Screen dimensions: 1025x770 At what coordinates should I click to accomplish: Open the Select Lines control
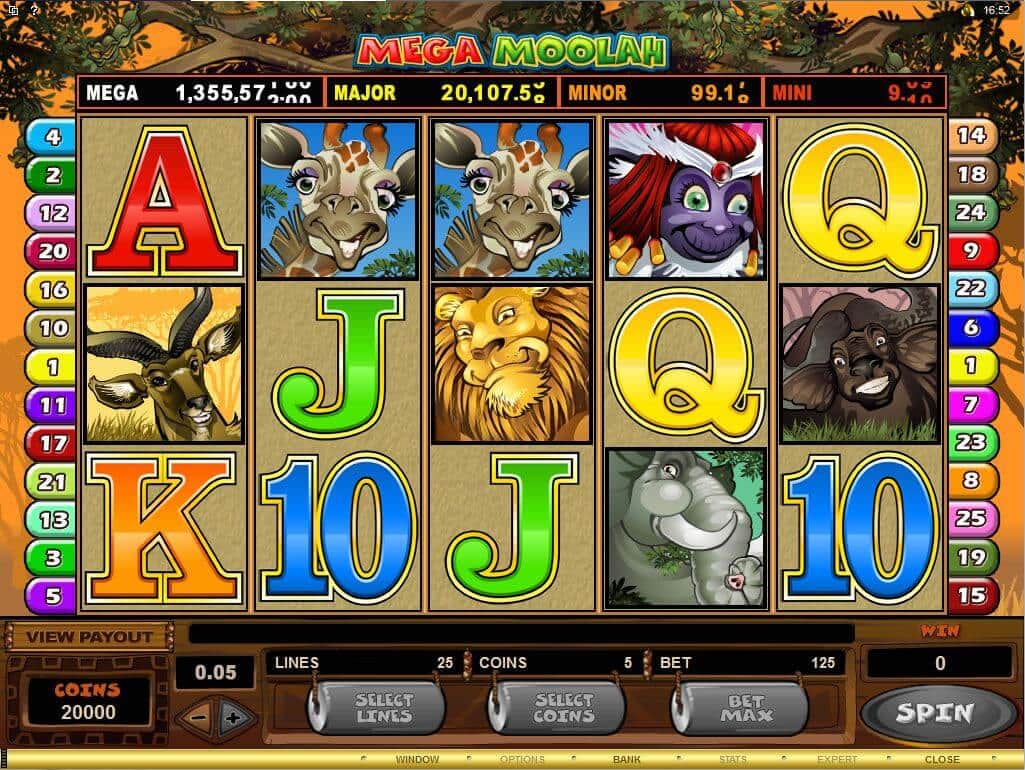pos(383,709)
